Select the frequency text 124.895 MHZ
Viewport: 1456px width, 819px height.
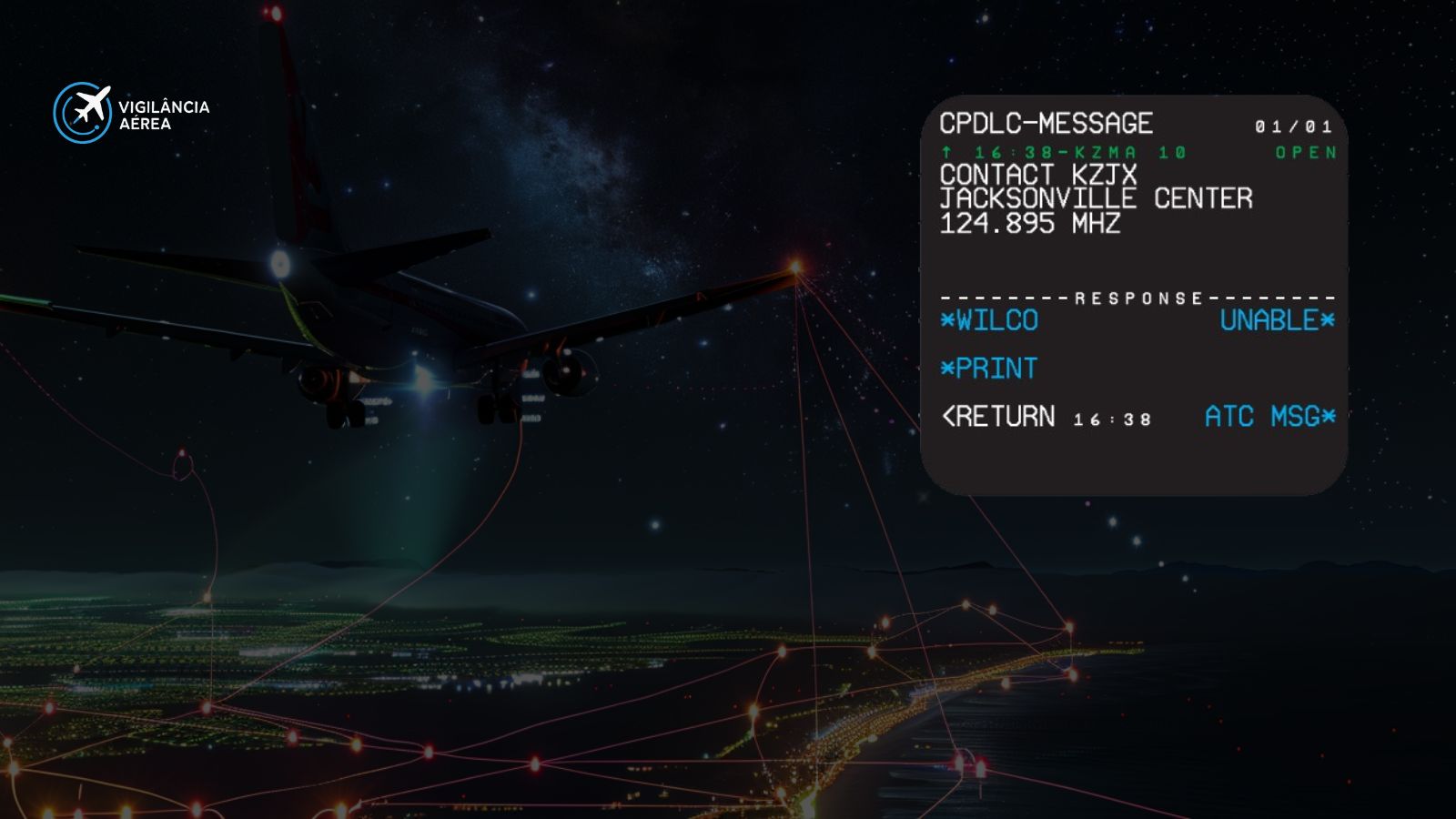pyautogui.click(x=1030, y=223)
